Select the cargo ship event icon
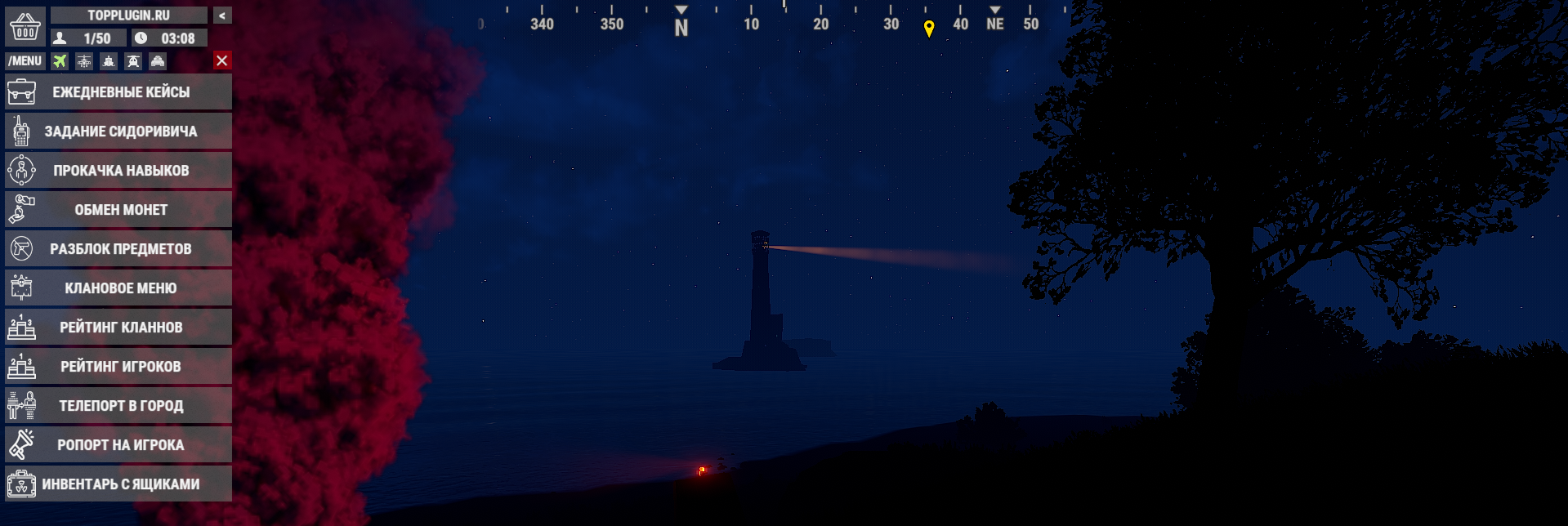 109,61
